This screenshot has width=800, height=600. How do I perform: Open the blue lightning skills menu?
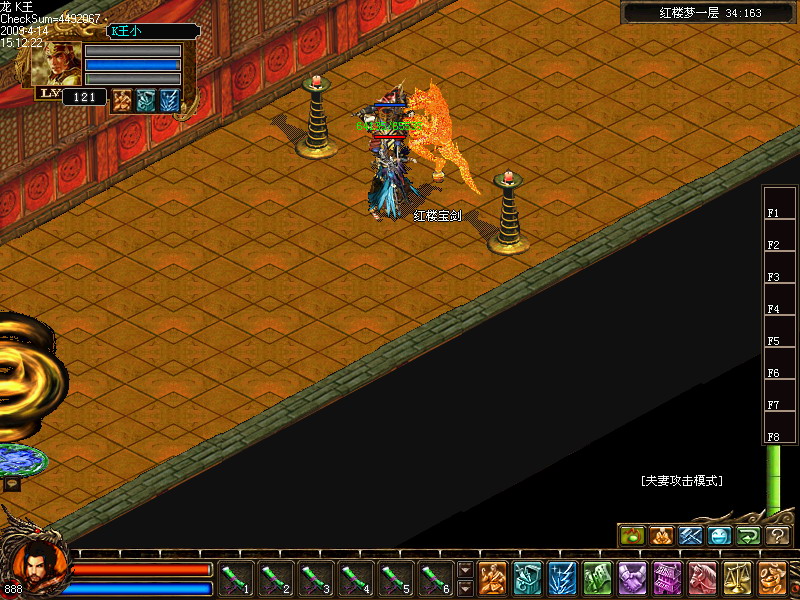562,578
